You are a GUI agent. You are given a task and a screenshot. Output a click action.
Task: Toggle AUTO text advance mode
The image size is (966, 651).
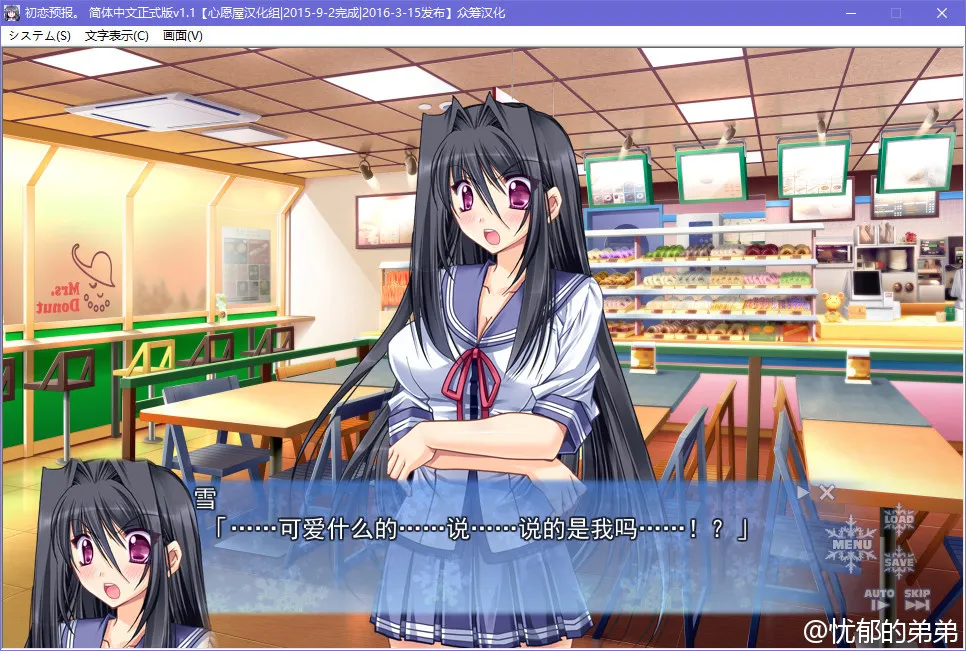[x=879, y=600]
